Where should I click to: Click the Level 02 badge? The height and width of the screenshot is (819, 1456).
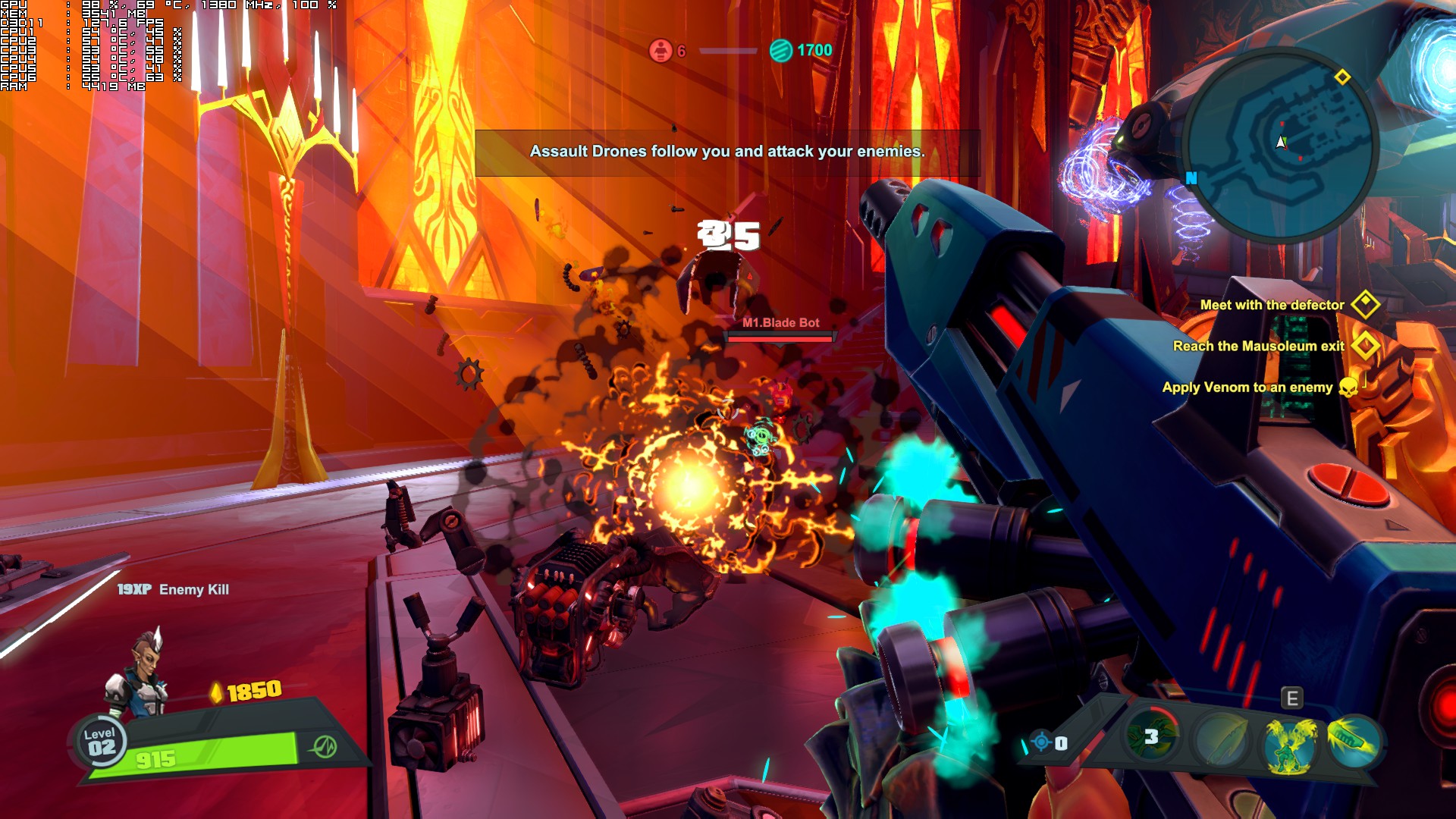pyautogui.click(x=101, y=742)
